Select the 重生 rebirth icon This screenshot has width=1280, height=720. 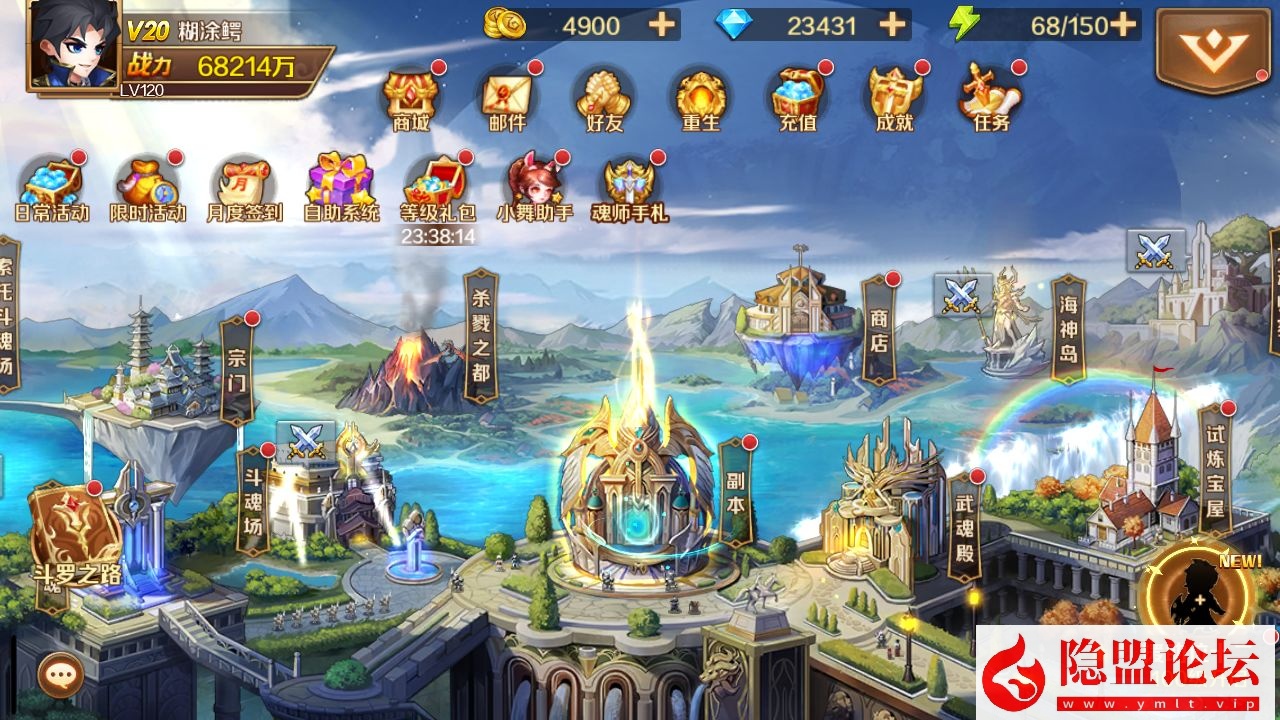699,100
